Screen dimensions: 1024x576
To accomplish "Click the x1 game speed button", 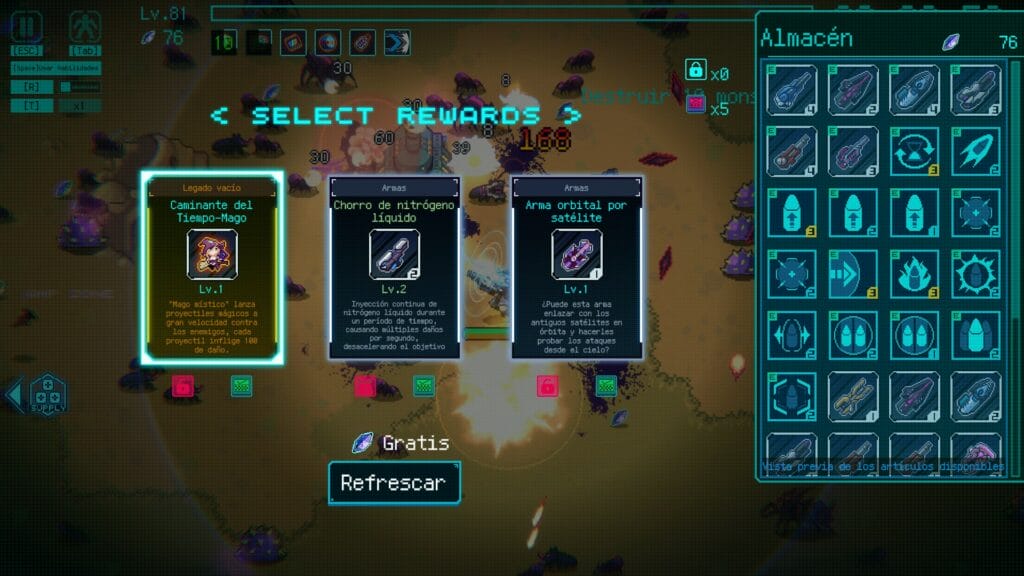I will pos(80,105).
